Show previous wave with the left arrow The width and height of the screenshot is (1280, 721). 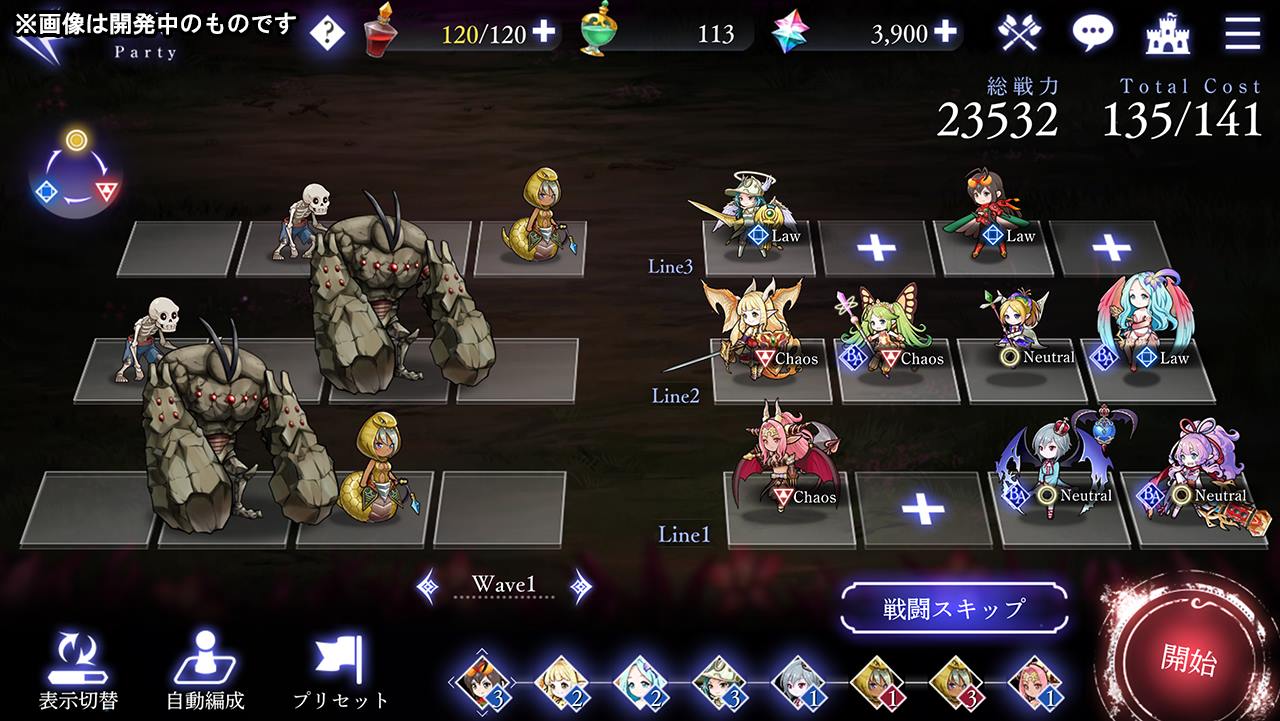click(x=427, y=586)
